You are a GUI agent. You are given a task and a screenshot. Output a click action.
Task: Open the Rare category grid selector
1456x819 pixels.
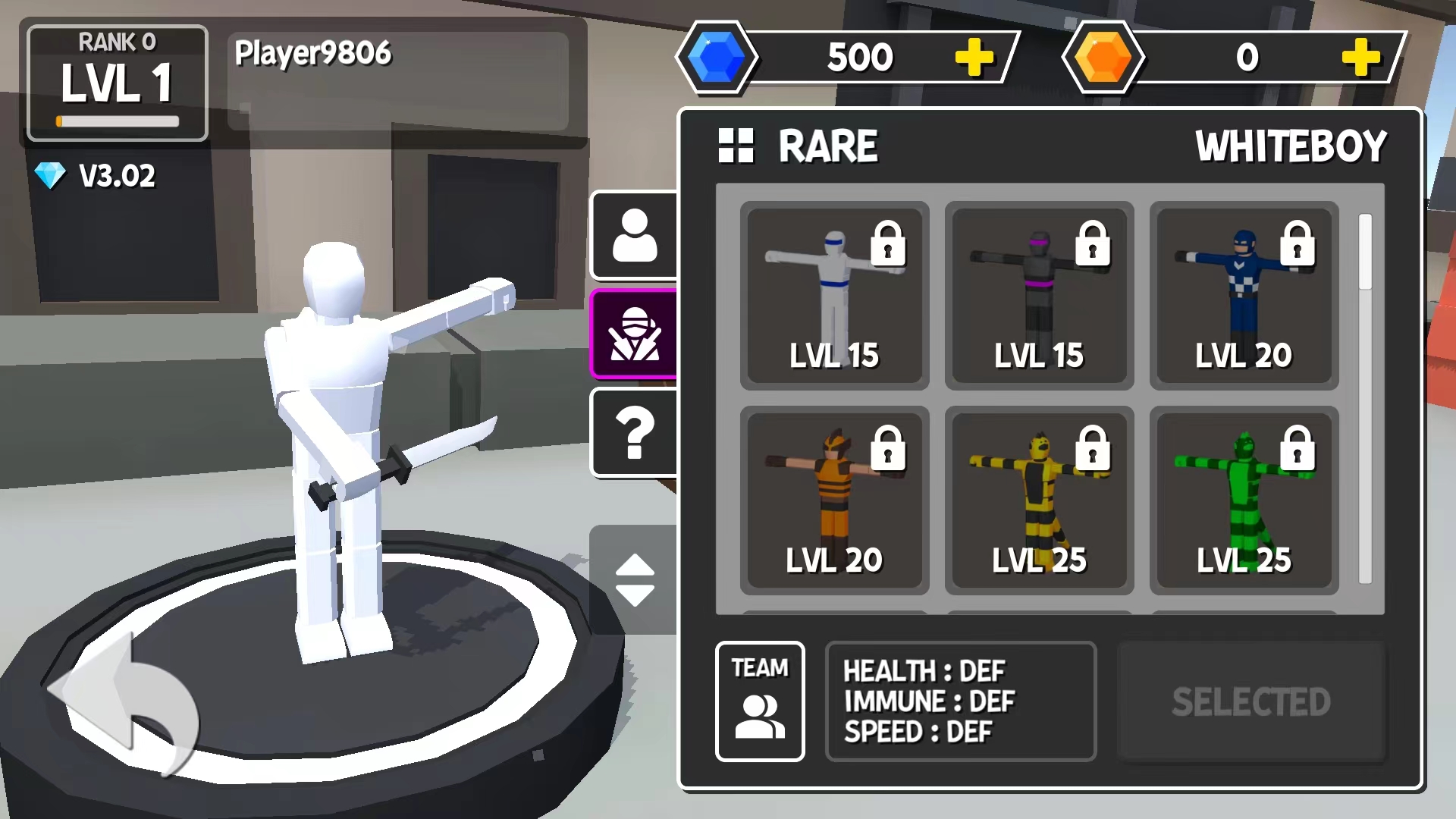click(736, 146)
